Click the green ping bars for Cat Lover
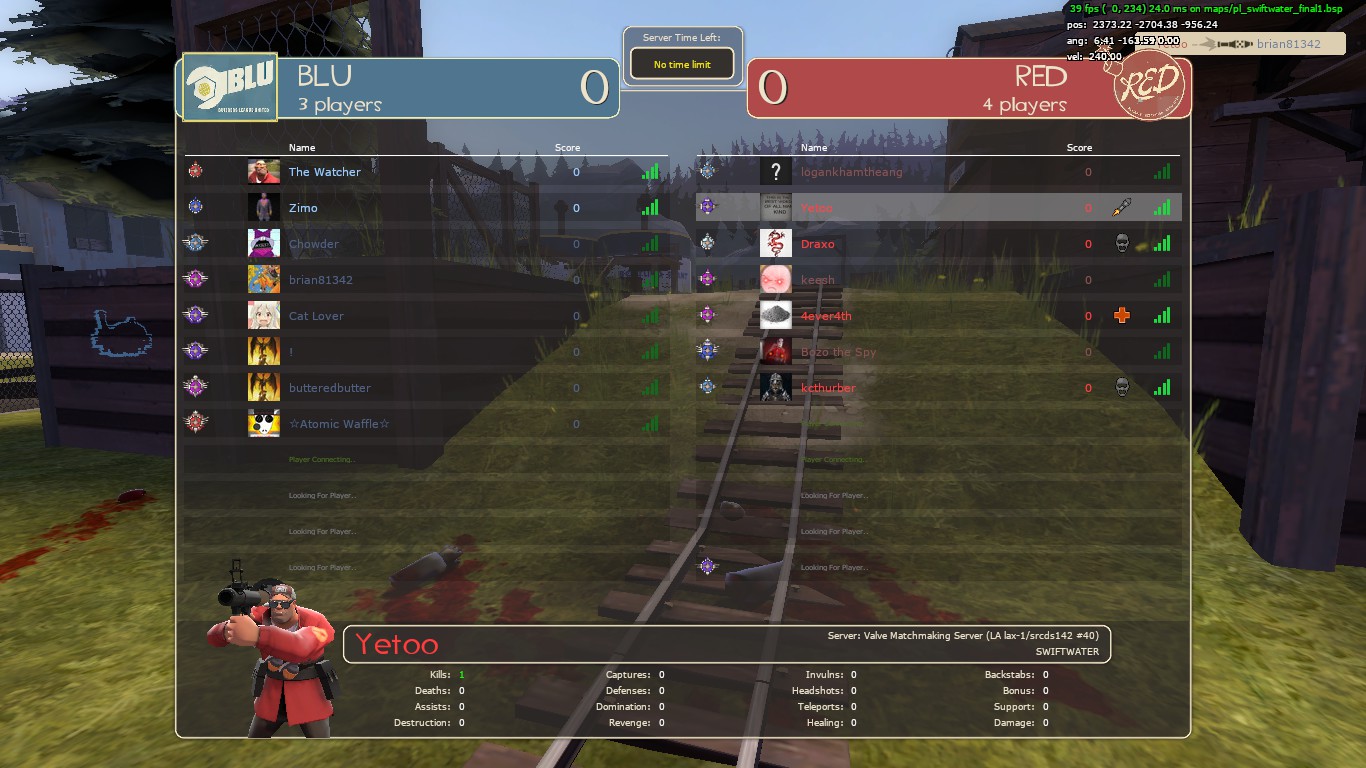This screenshot has width=1366, height=768. (650, 315)
